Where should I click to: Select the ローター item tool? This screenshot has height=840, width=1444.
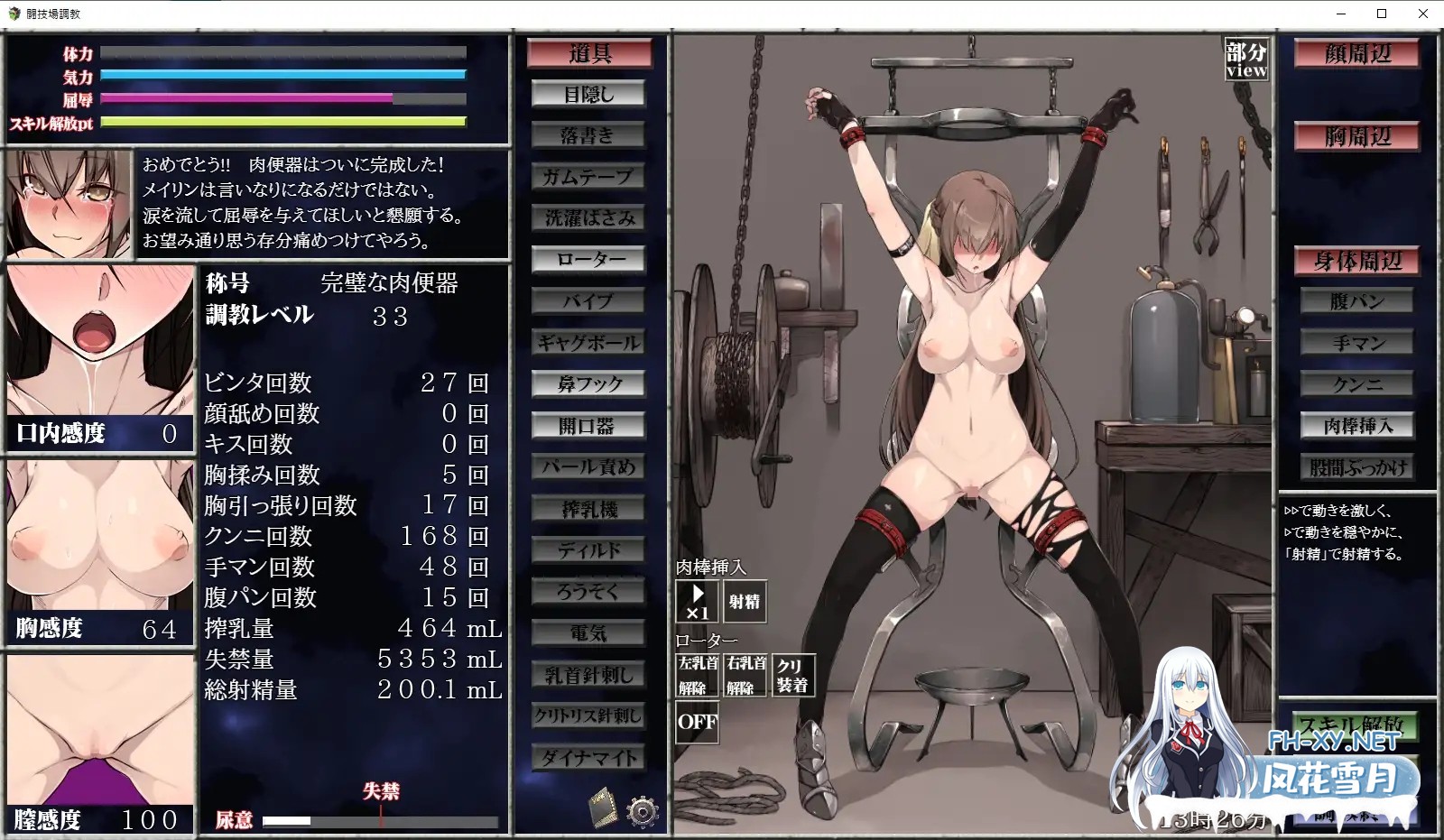588,259
